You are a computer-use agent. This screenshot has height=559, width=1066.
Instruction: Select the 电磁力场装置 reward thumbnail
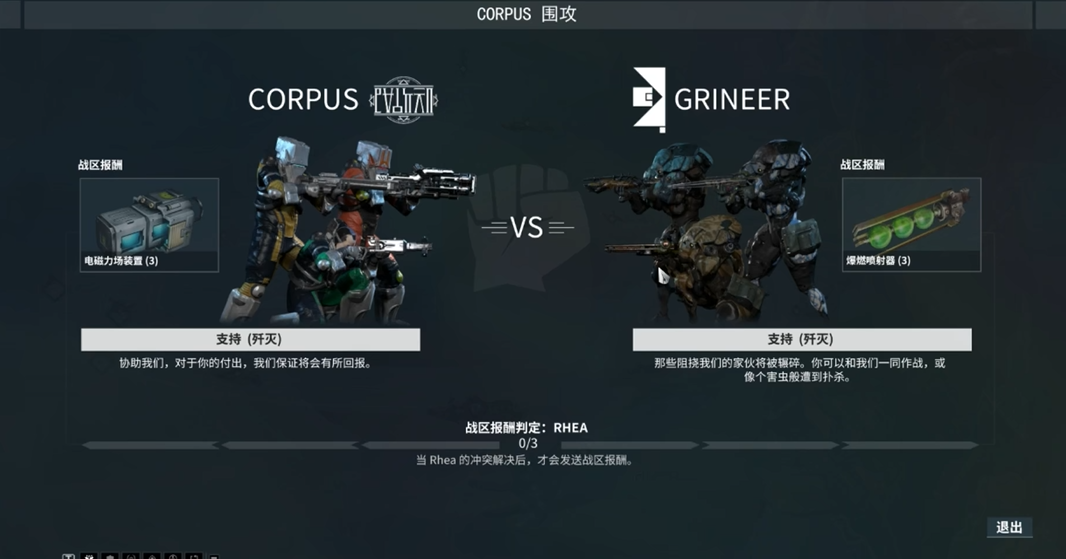point(149,225)
